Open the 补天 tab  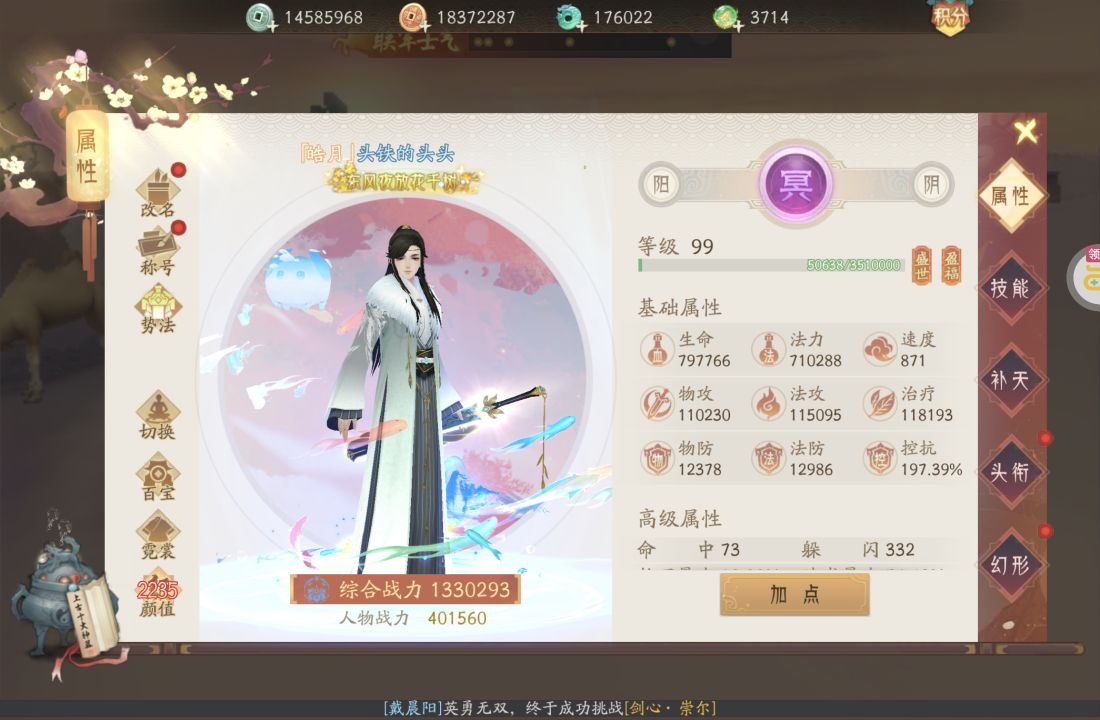click(x=1010, y=380)
